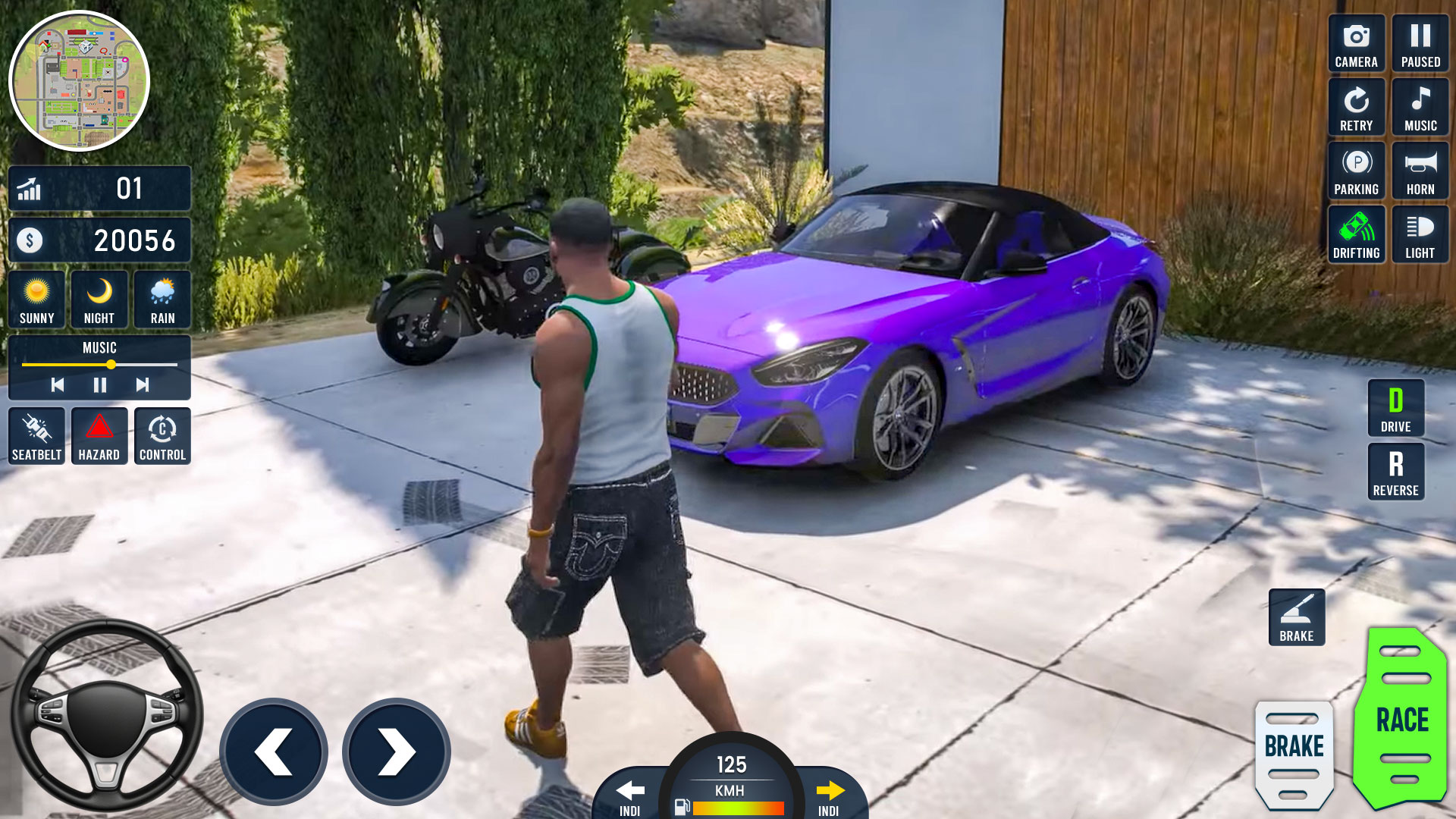The image size is (1456, 819).
Task: Tap the steer-left arrow button
Action: (274, 752)
